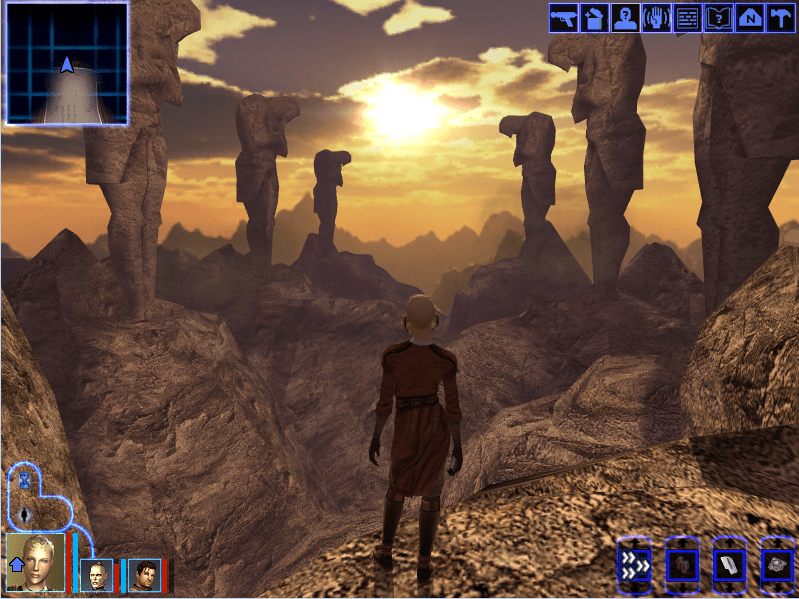Switch to the dark-haired man party portrait

coord(144,575)
